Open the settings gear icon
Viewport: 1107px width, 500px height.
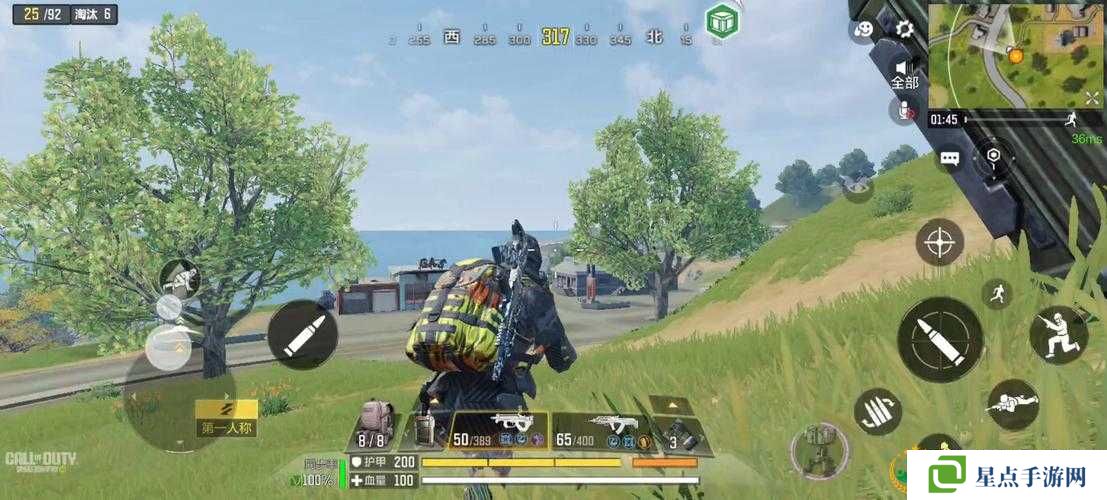[x=904, y=29]
